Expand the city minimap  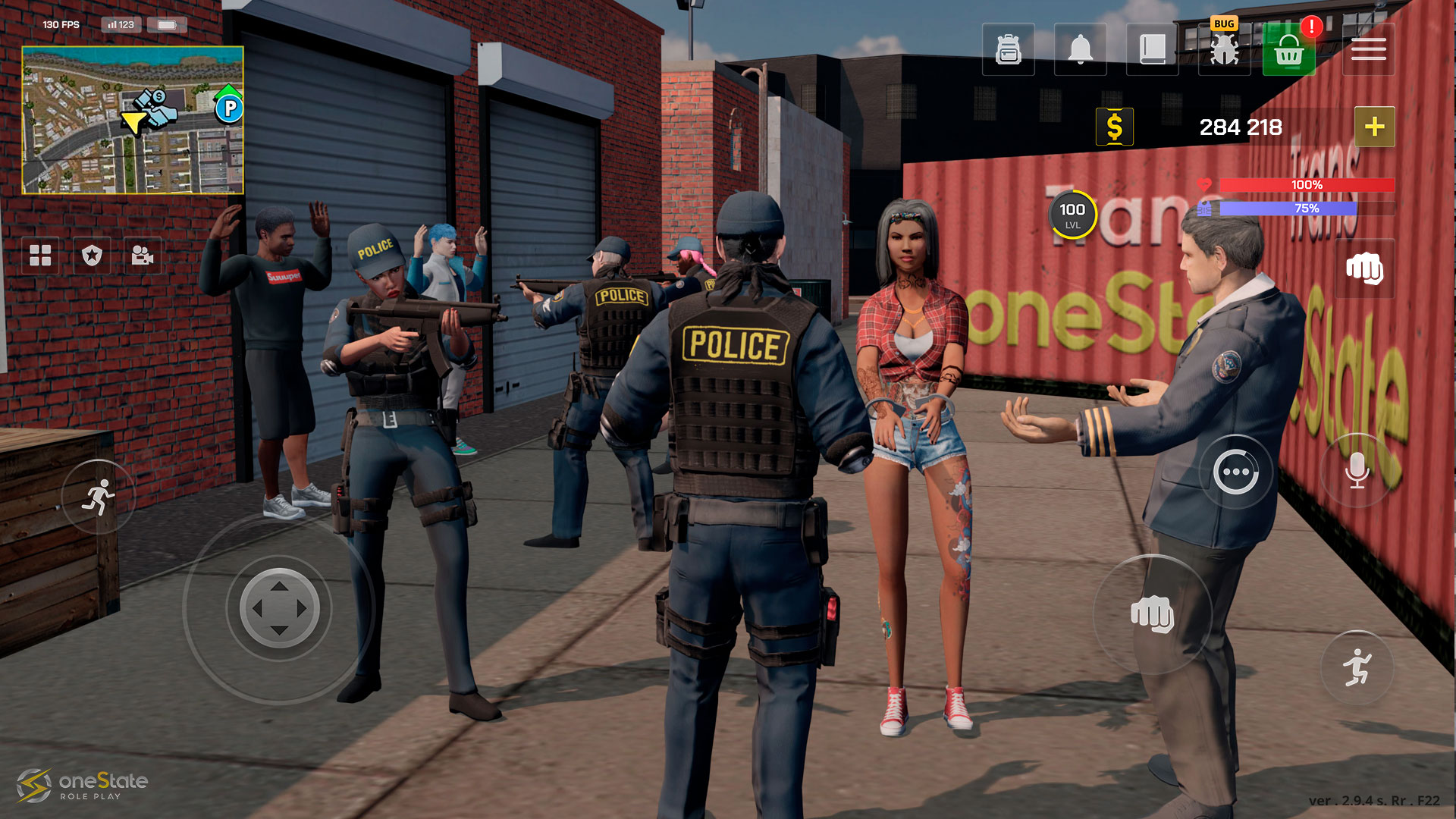coord(133,120)
